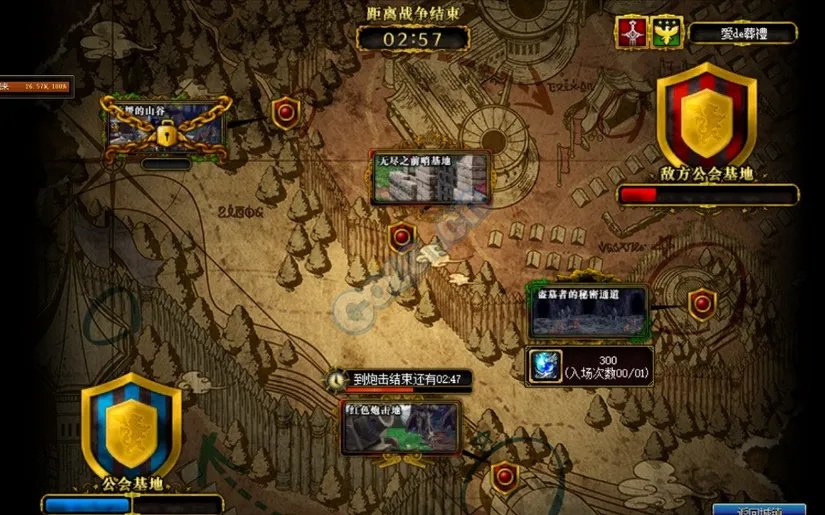Click the red shield marker beside the locked valley
This screenshot has height=515, width=825.
tap(286, 112)
